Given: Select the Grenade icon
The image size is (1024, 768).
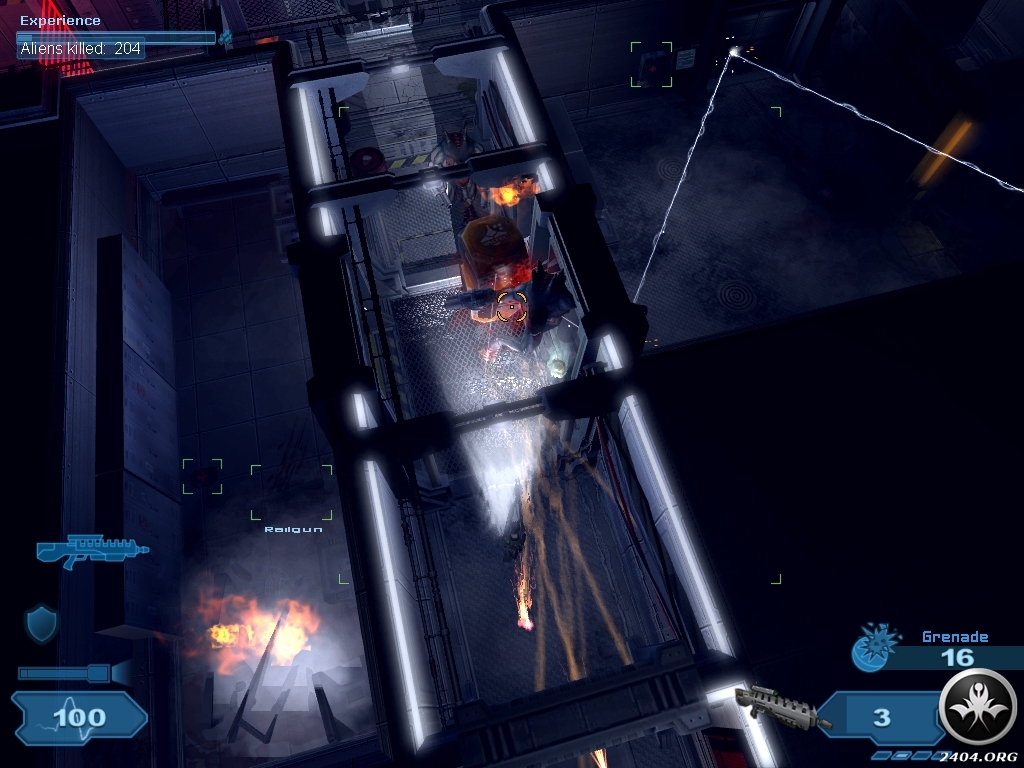Looking at the screenshot, I should point(868,651).
